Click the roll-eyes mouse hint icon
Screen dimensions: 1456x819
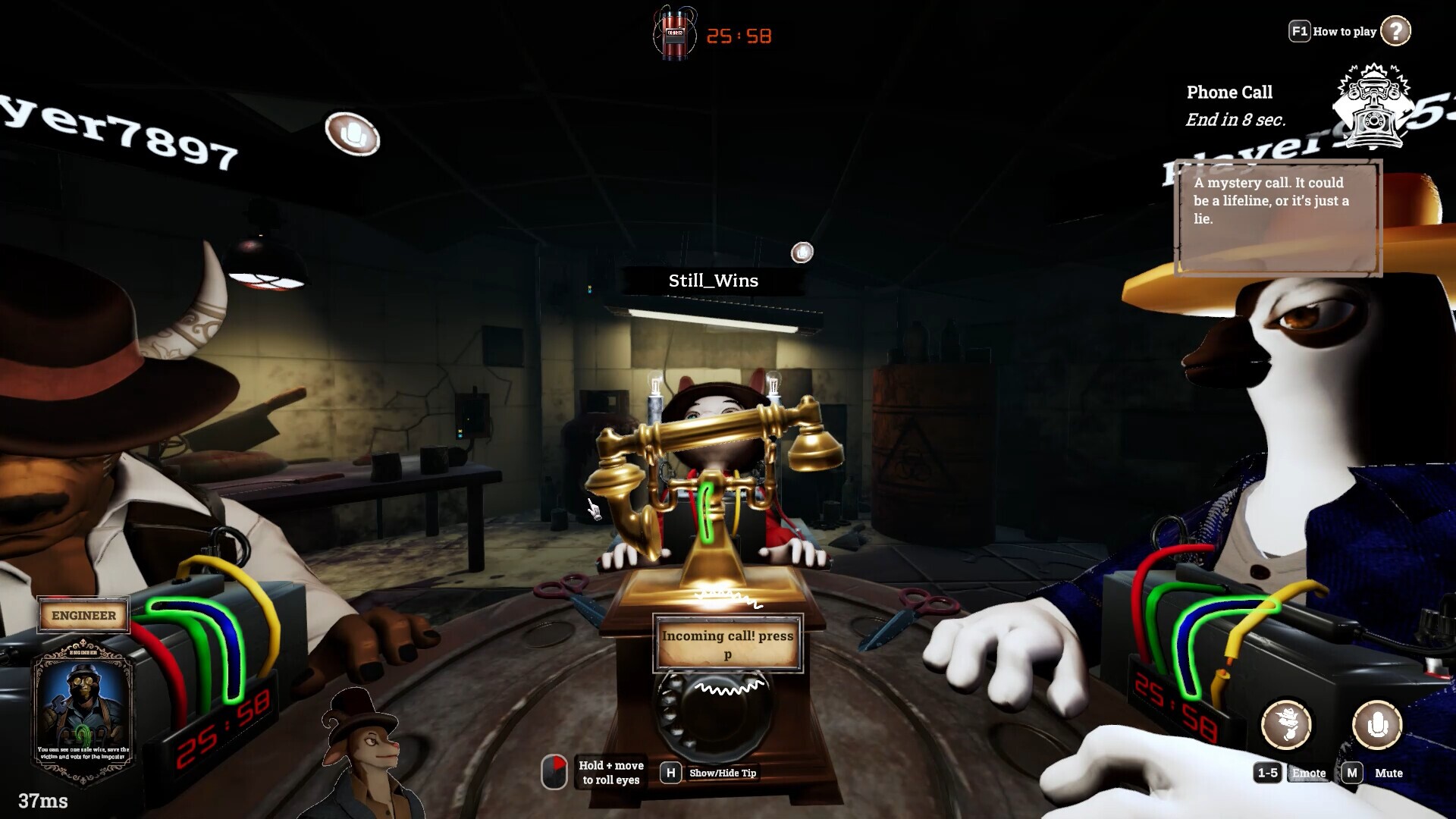tap(554, 770)
